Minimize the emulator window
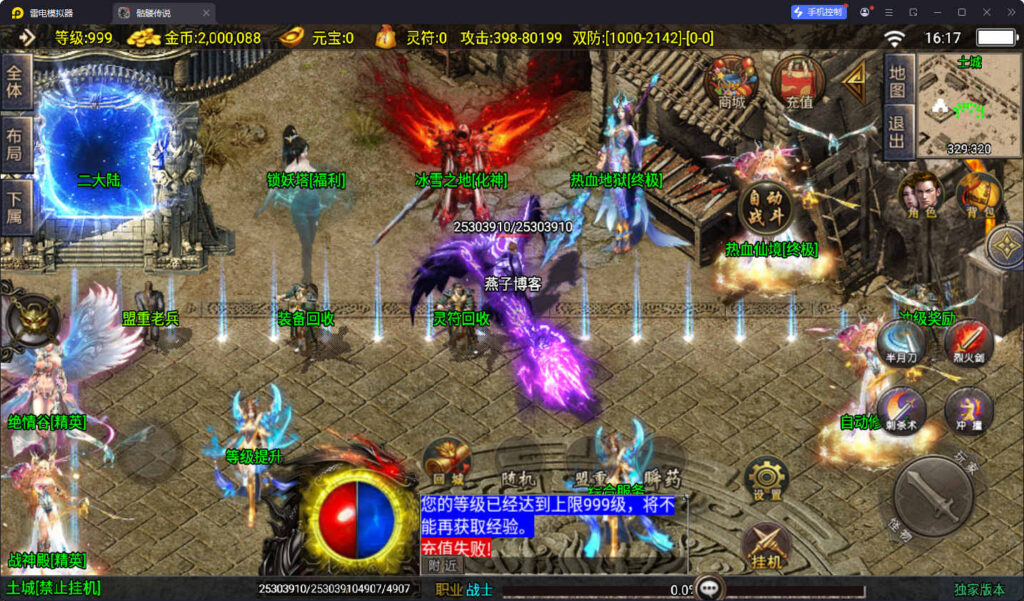The height and width of the screenshot is (601, 1024). point(935,12)
